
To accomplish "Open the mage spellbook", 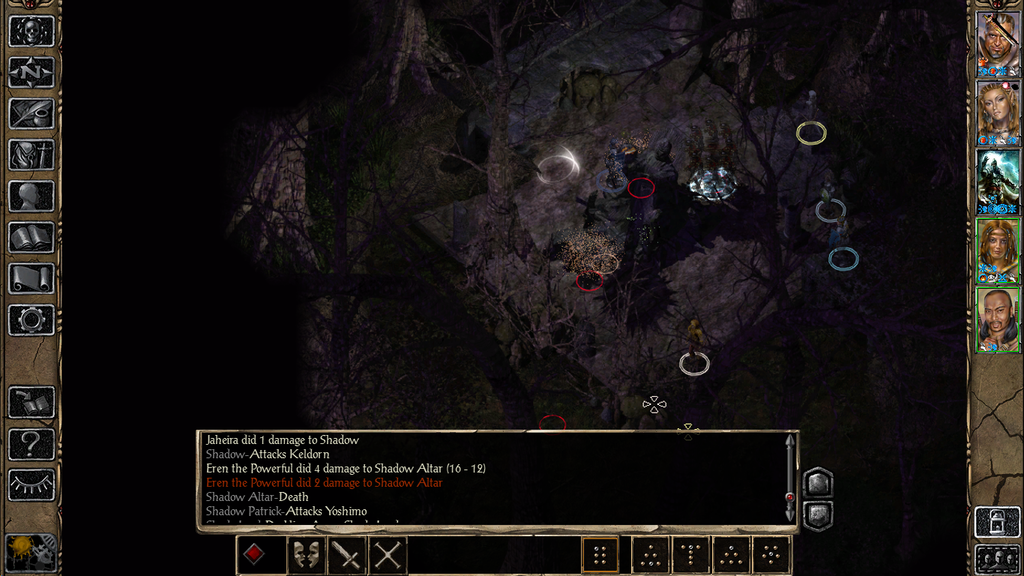I will coord(31,237).
